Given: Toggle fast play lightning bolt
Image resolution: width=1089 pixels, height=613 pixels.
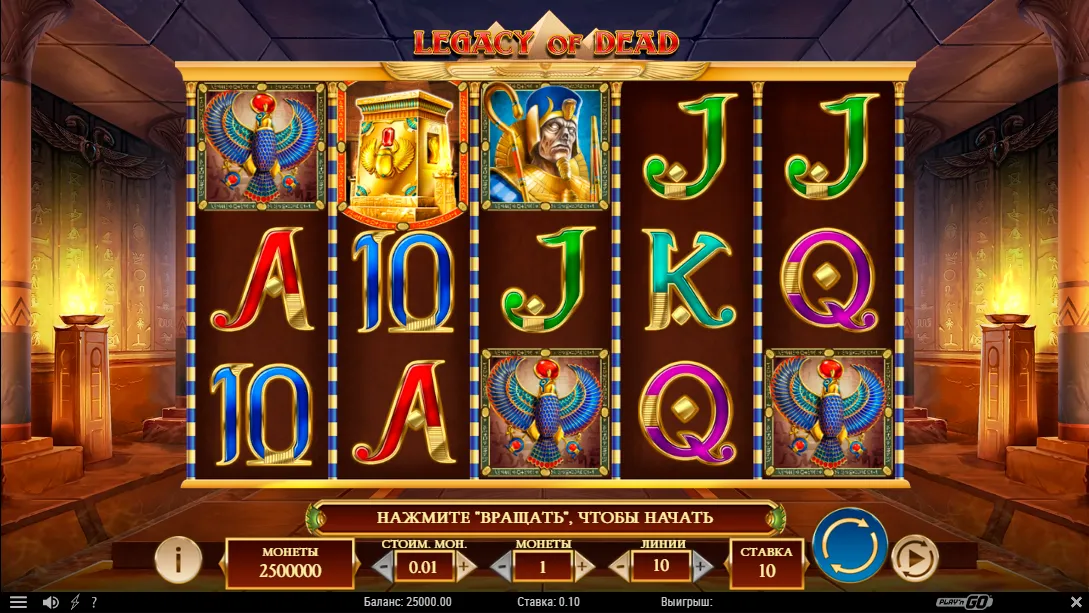Looking at the screenshot, I should coord(74,602).
